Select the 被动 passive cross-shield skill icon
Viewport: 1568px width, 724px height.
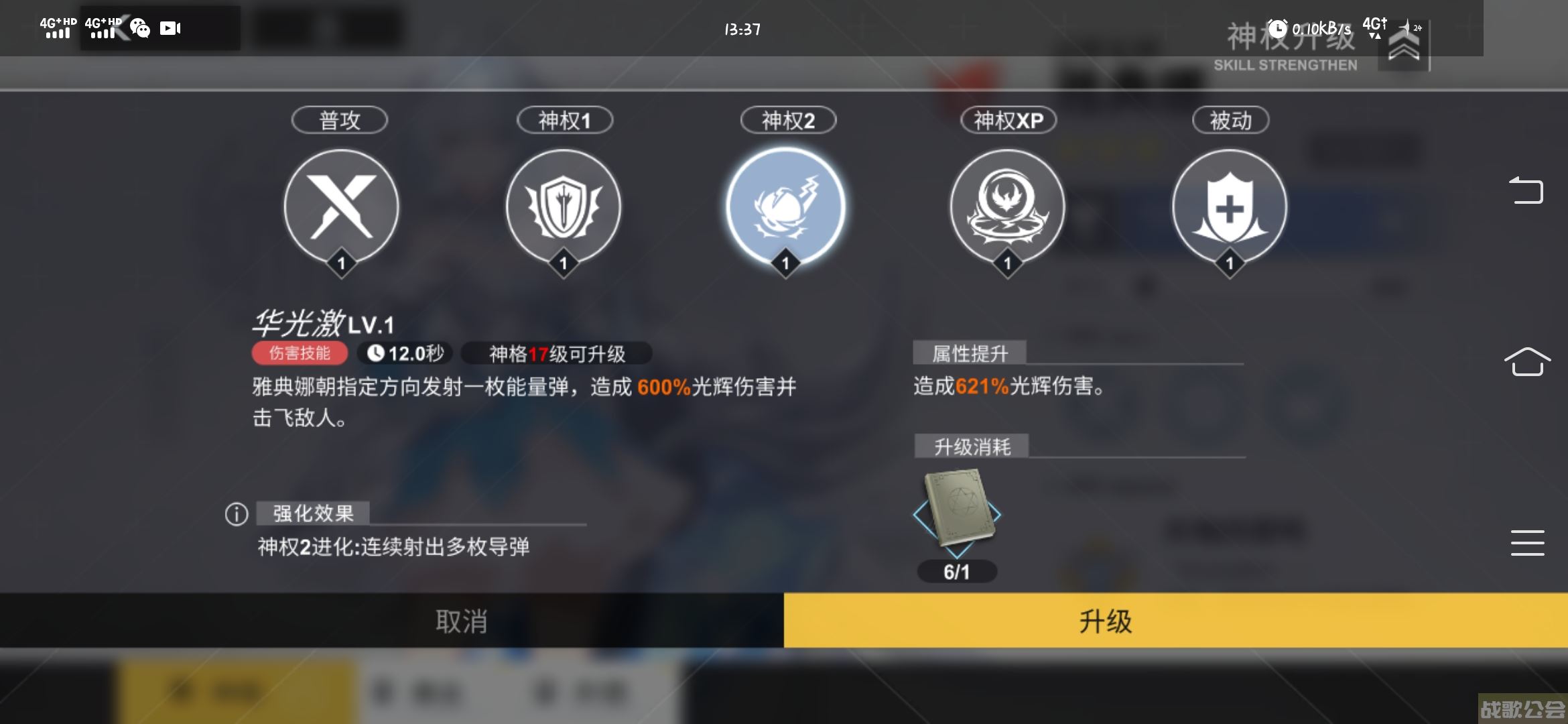(x=1230, y=208)
